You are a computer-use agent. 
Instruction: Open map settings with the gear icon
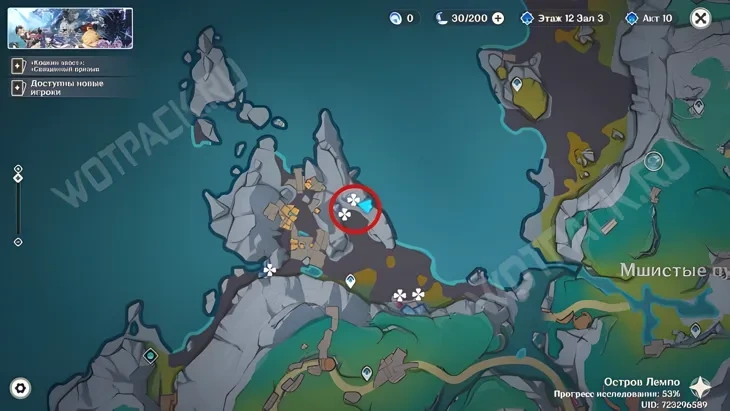tap(20, 387)
